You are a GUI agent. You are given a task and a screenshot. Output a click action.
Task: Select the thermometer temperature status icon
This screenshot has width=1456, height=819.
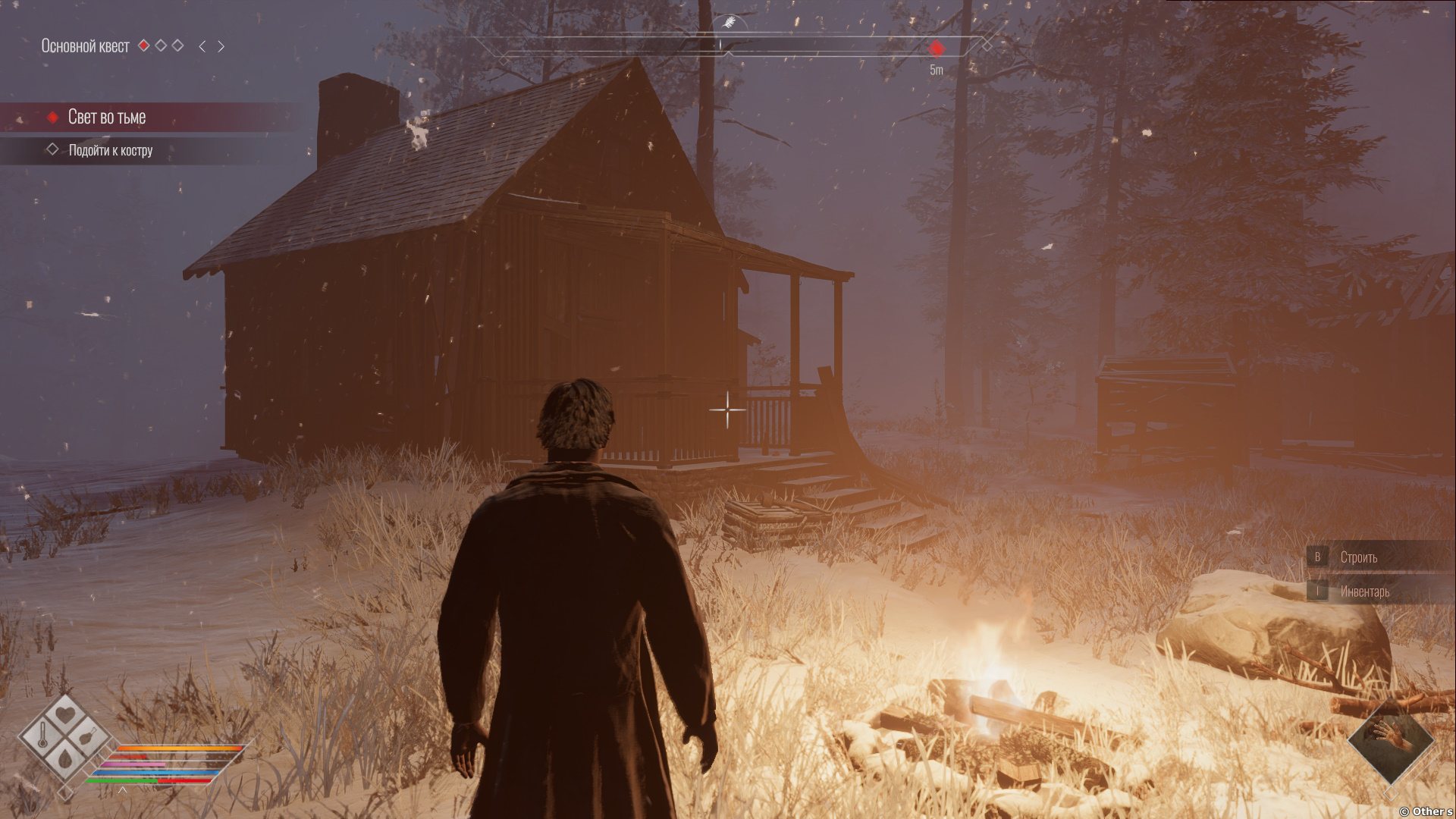pyautogui.click(x=43, y=735)
